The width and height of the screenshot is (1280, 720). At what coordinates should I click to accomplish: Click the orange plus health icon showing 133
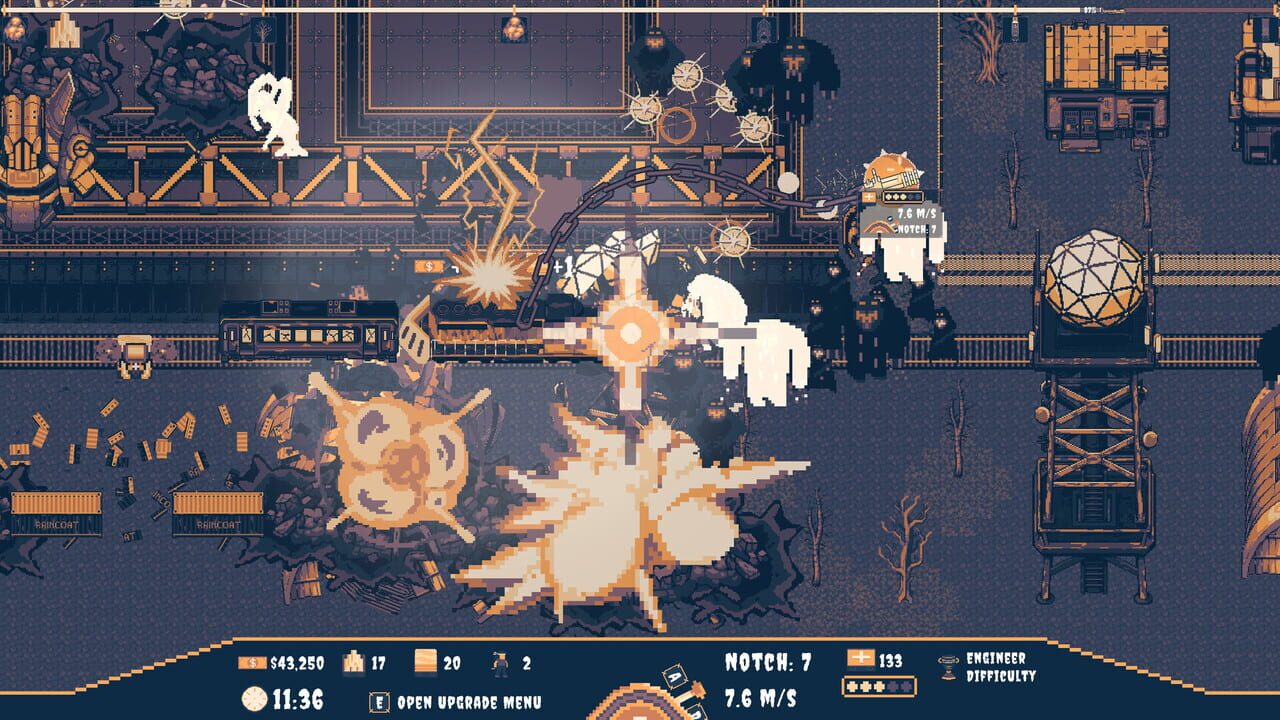pos(861,658)
